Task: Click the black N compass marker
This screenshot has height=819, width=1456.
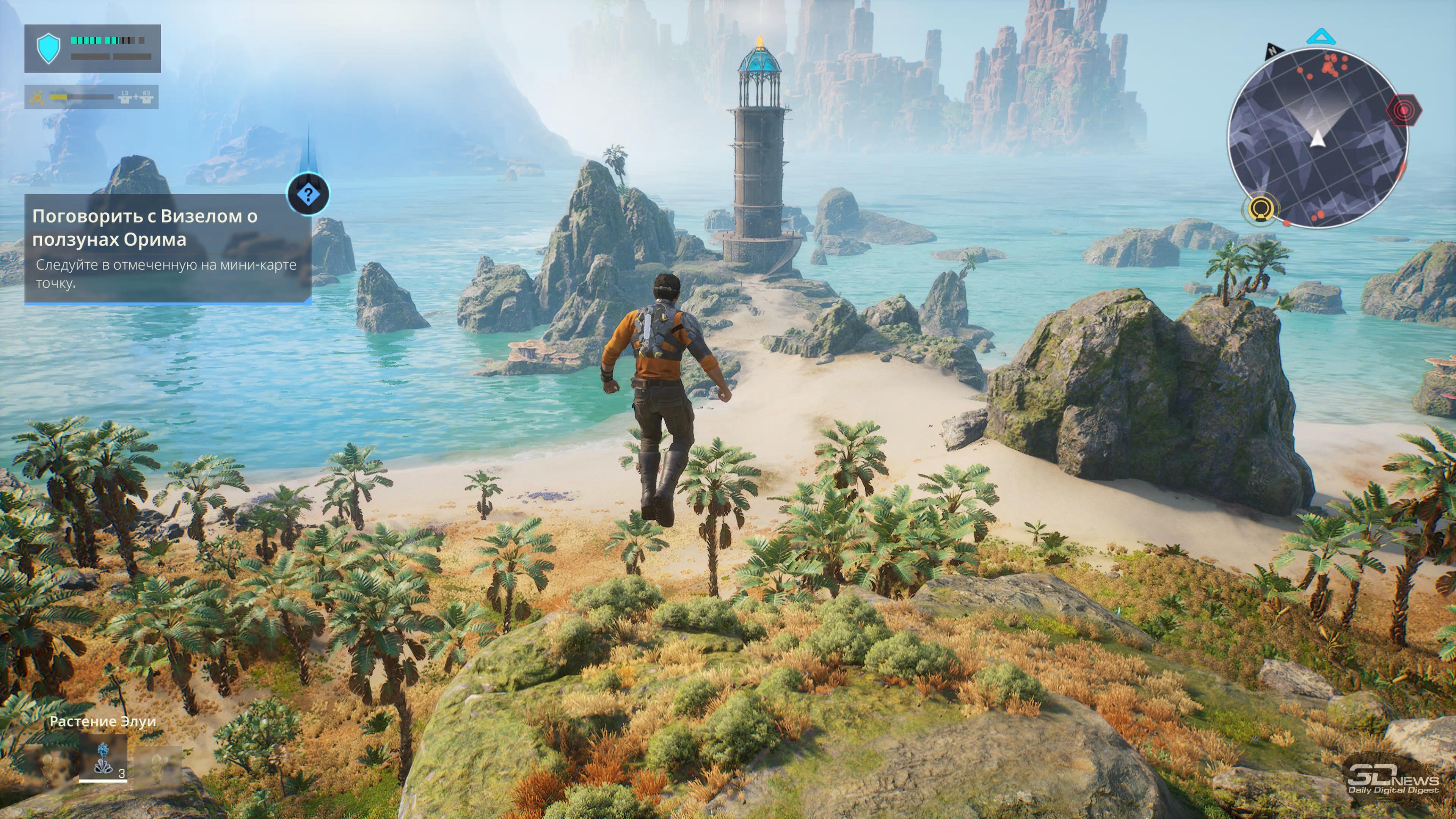Action: tap(1272, 50)
